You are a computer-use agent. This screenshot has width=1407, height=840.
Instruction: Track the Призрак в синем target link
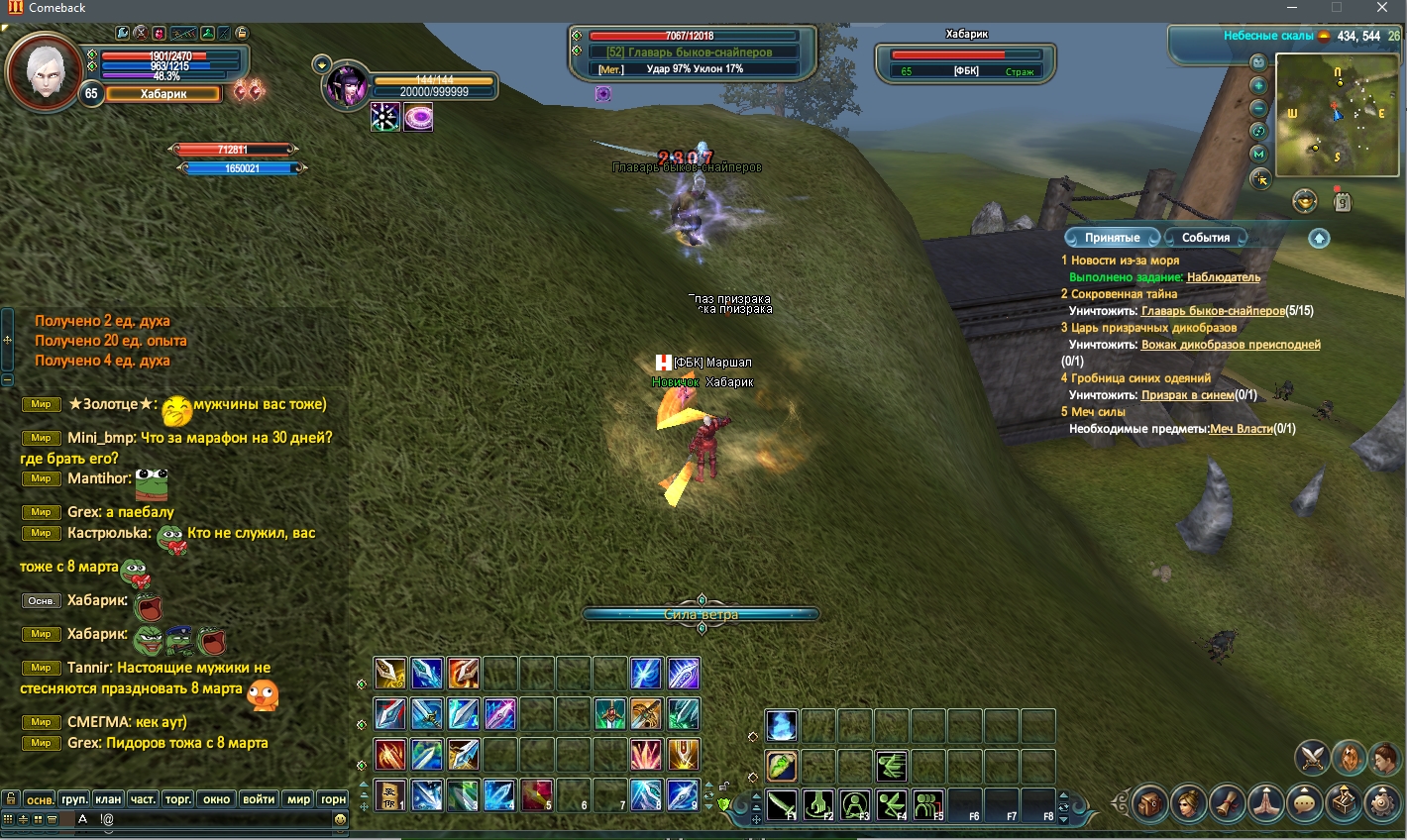click(1187, 395)
